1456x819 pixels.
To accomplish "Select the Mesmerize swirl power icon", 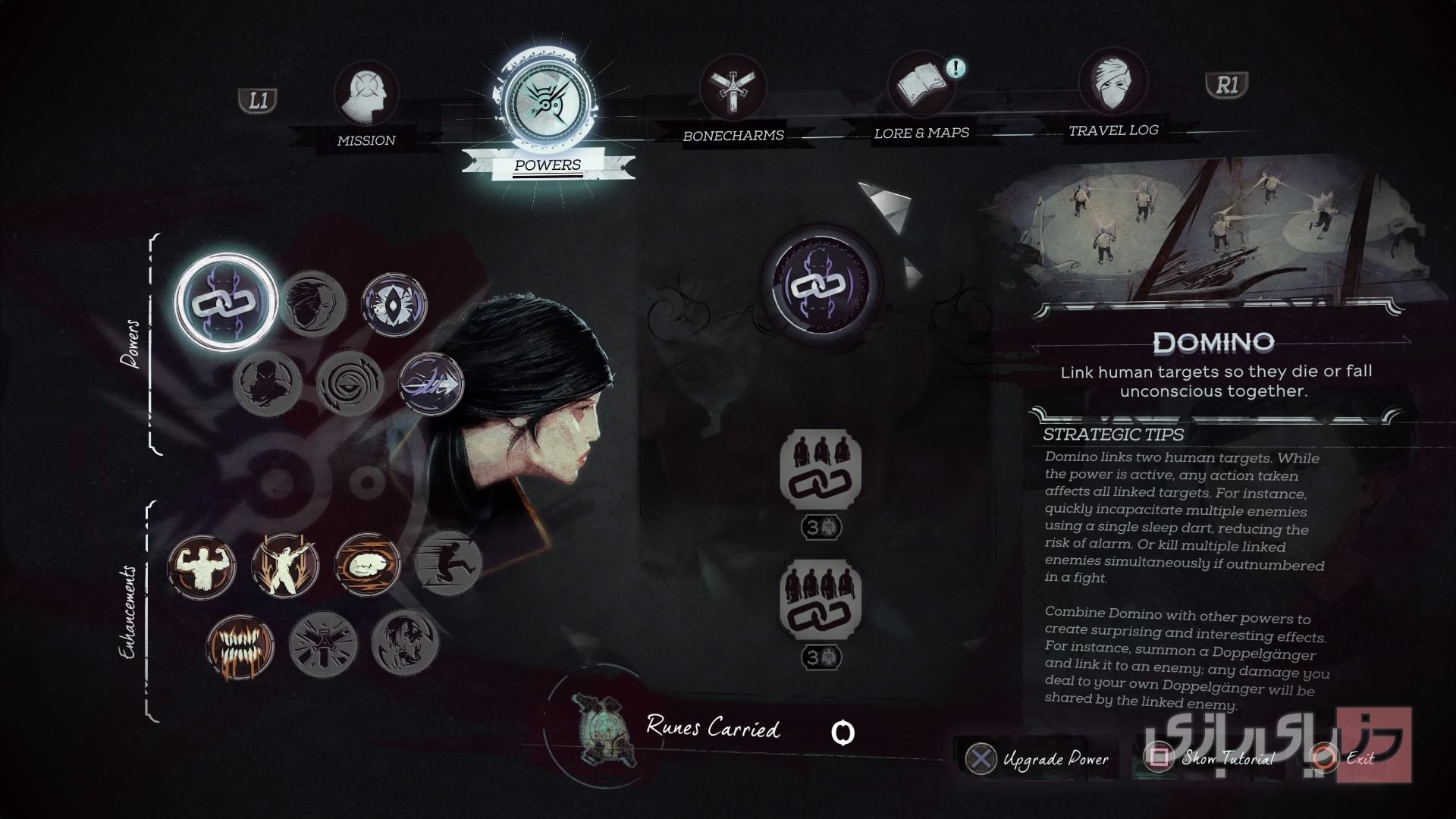I will pos(350,385).
